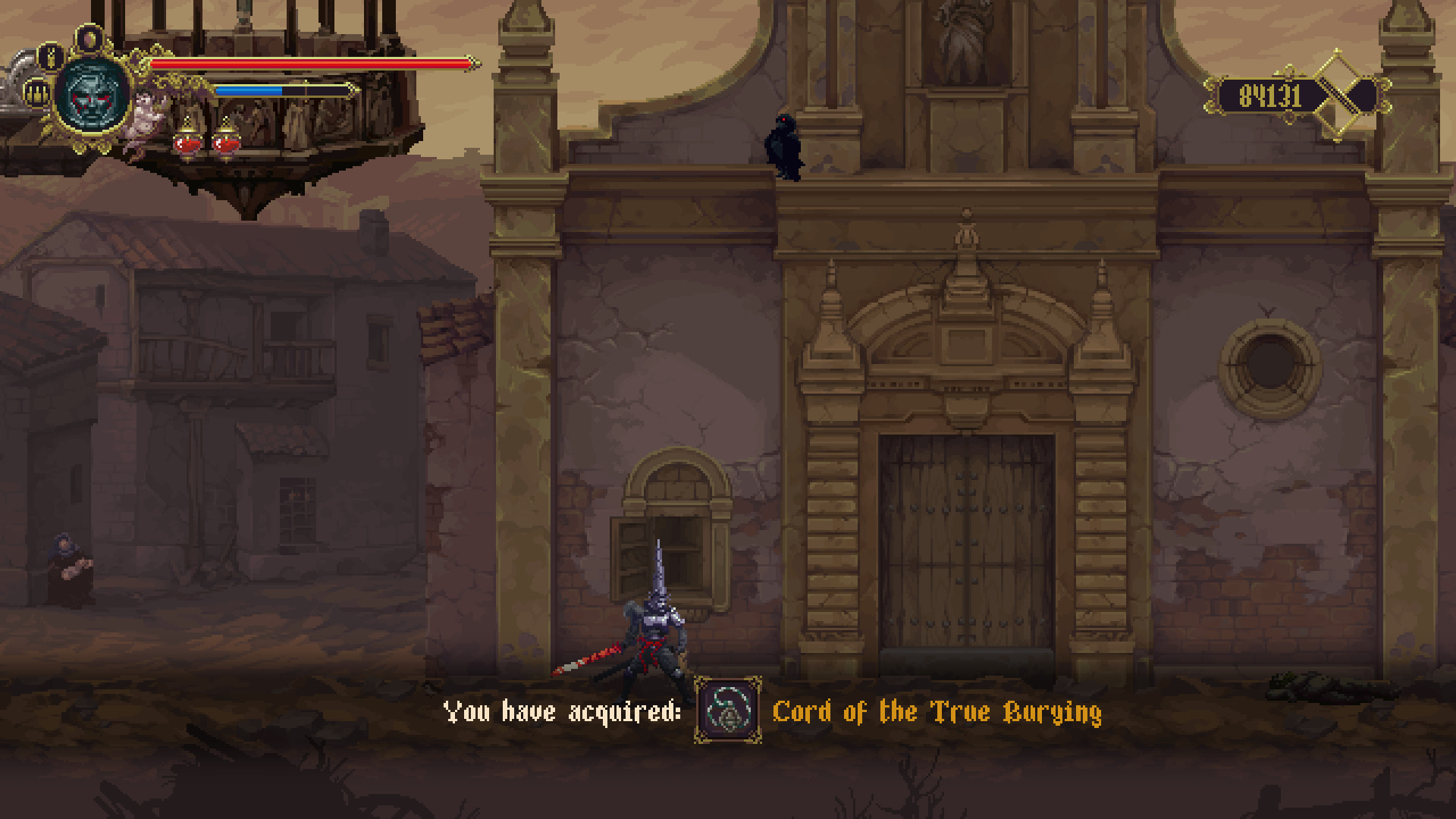Click the 'You have acquired:' notification text
This screenshot has height=819, width=1456.
tap(561, 711)
